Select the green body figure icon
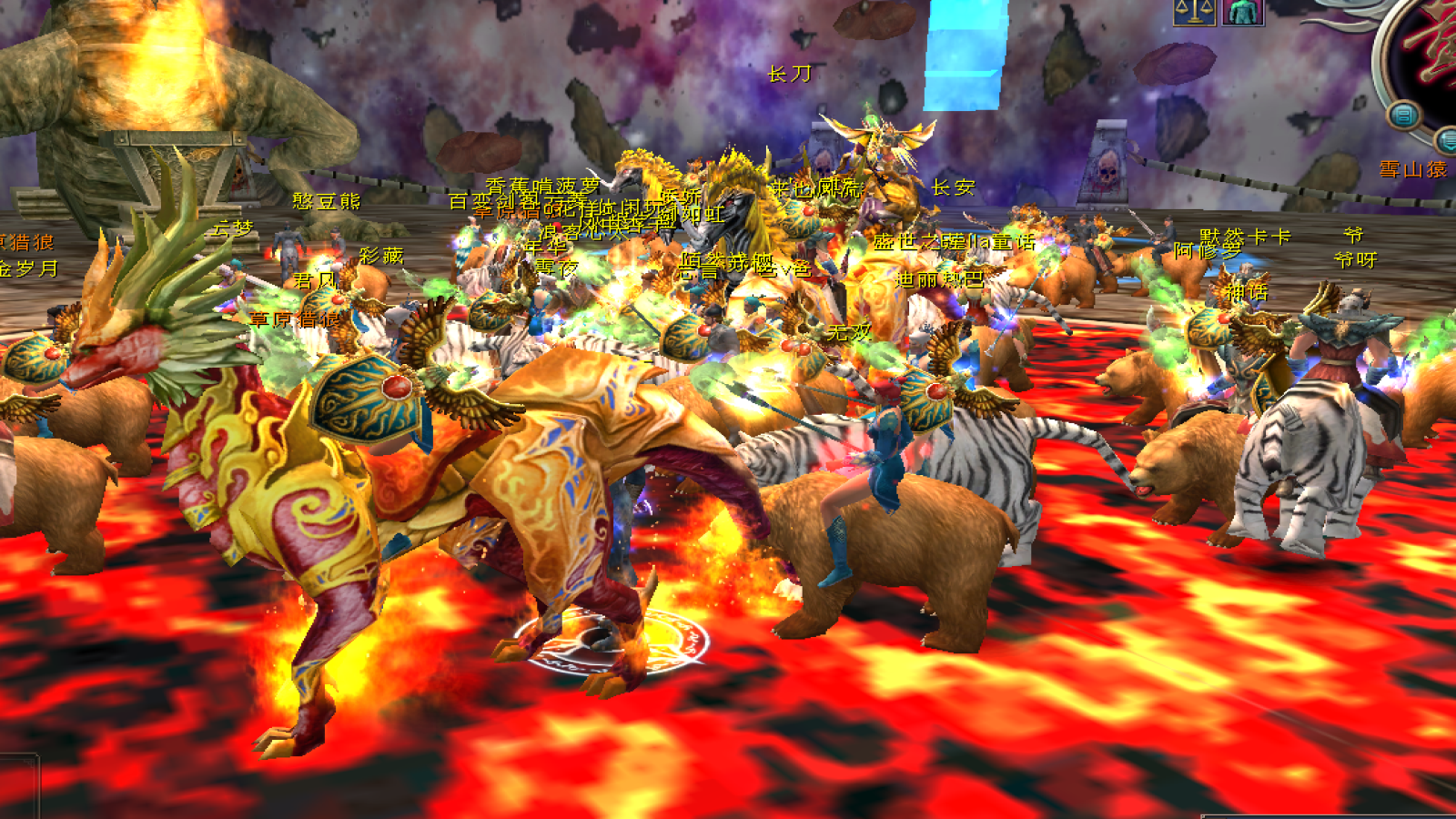The height and width of the screenshot is (819, 1456). coord(1242,11)
